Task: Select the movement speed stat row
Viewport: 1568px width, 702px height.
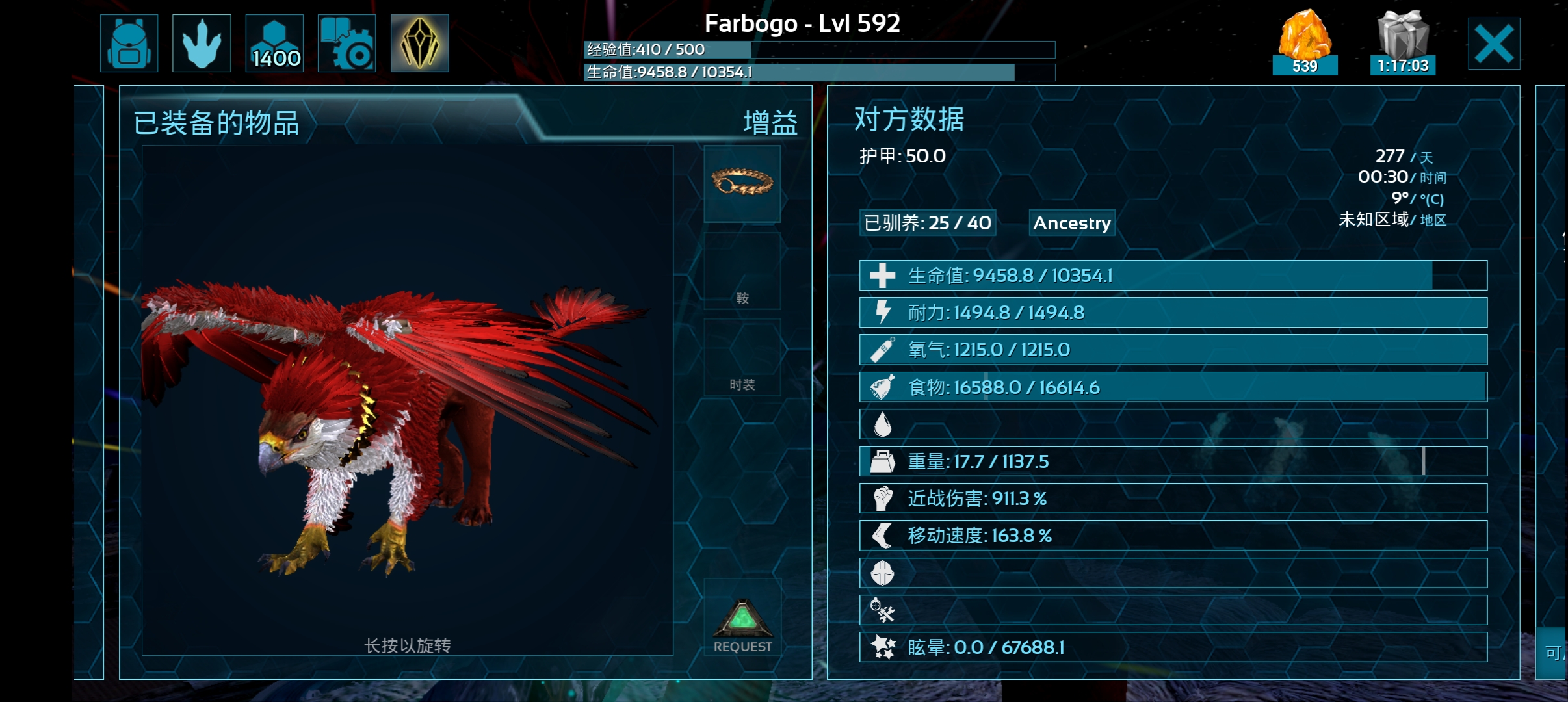Action: point(1173,536)
